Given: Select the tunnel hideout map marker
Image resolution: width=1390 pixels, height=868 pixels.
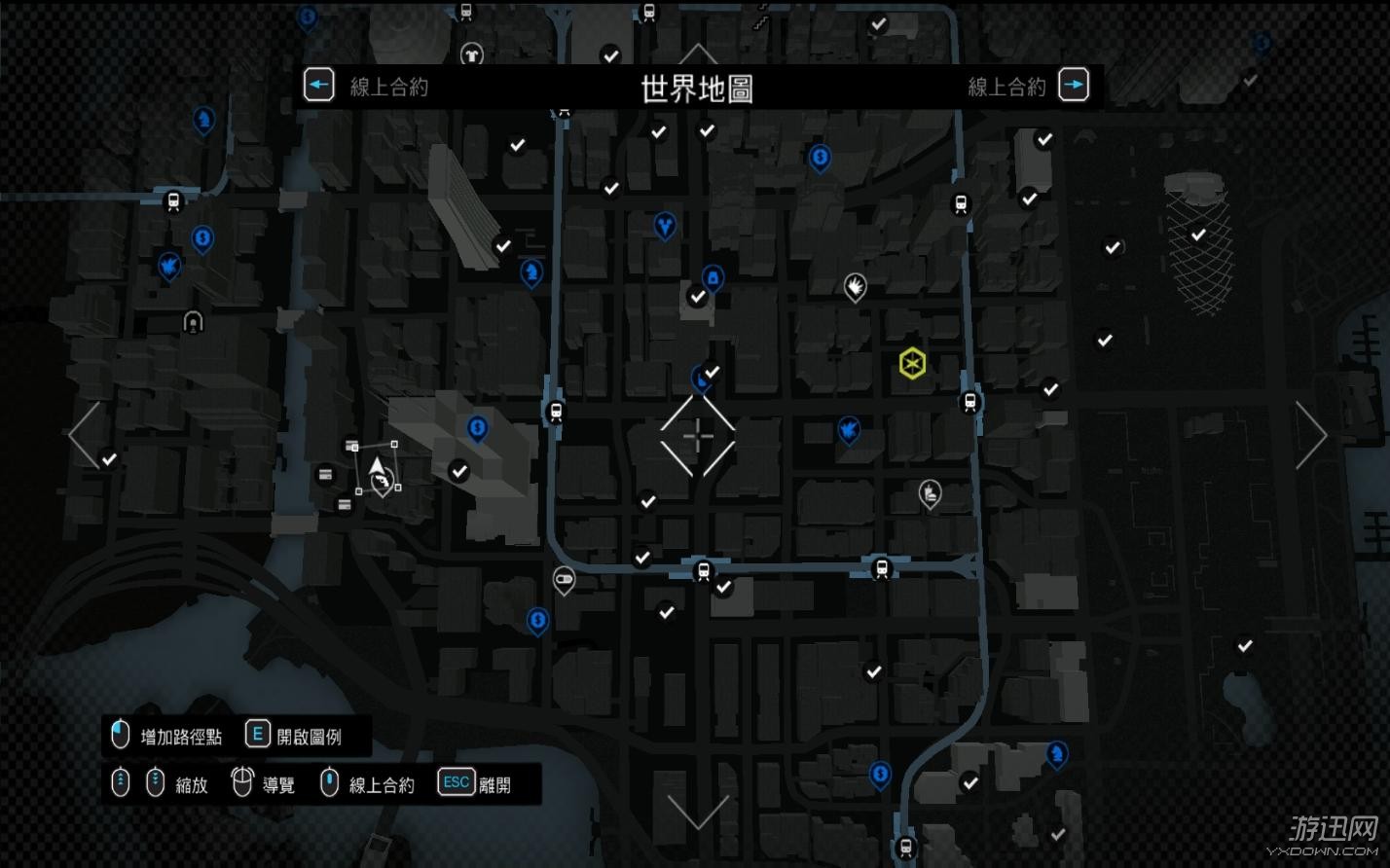Looking at the screenshot, I should [194, 321].
